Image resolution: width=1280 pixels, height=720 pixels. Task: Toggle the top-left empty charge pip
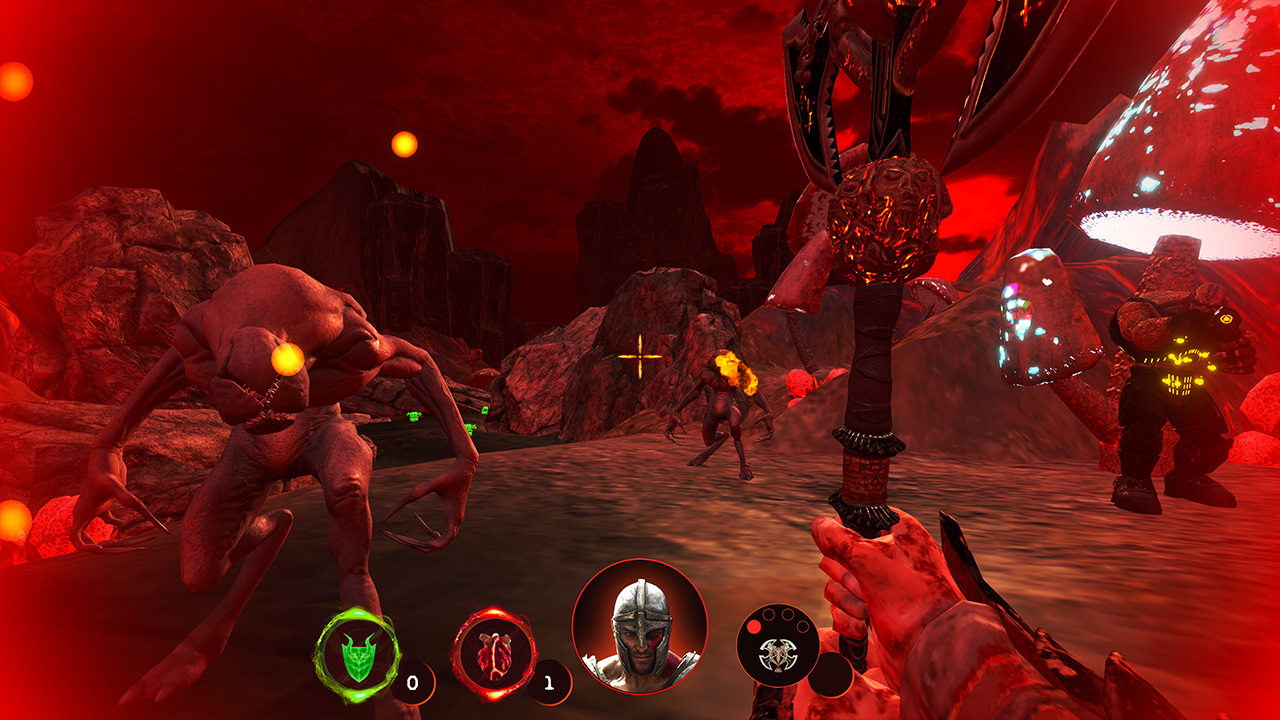pyautogui.click(x=769, y=613)
